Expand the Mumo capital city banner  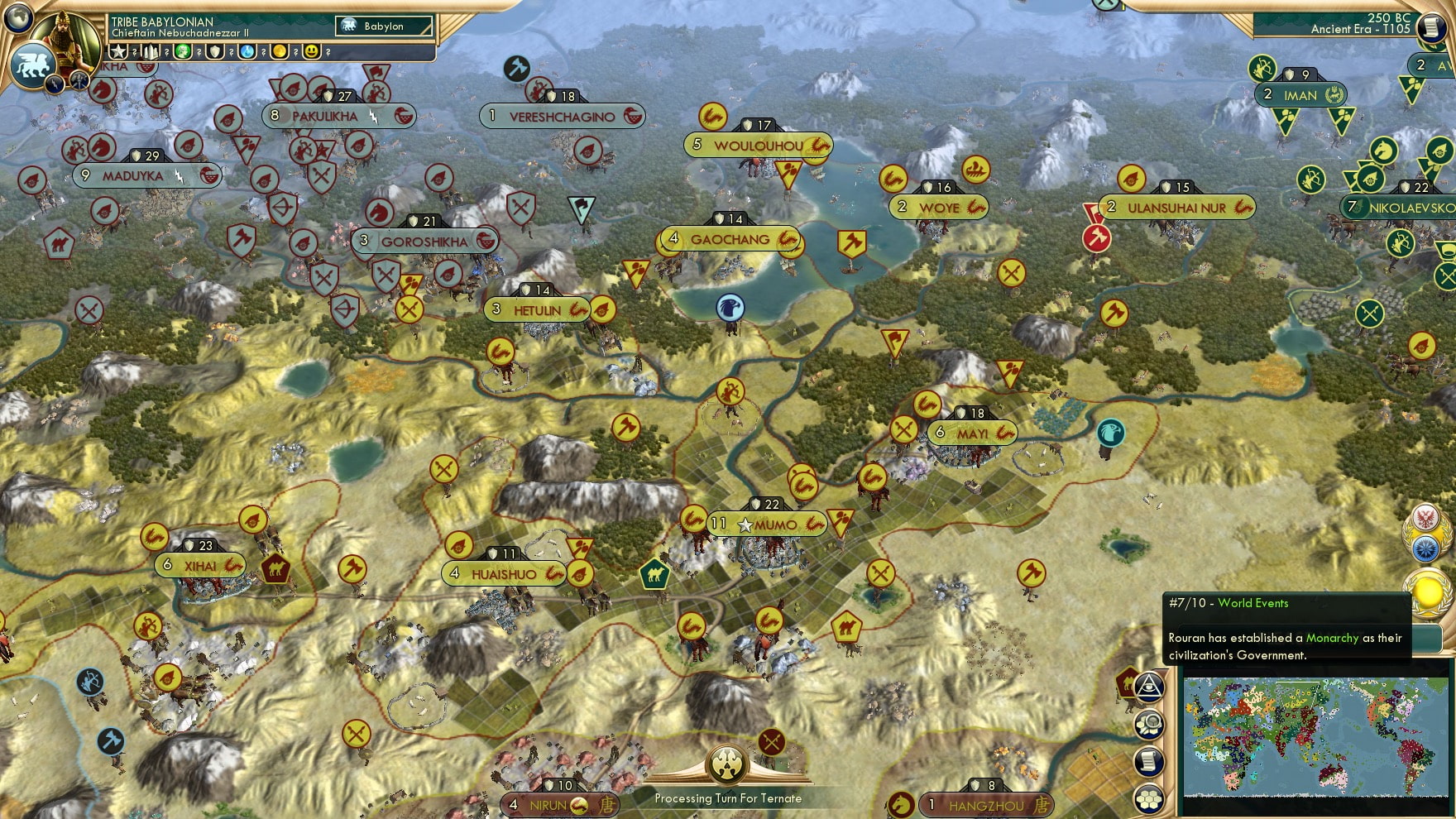pos(766,524)
